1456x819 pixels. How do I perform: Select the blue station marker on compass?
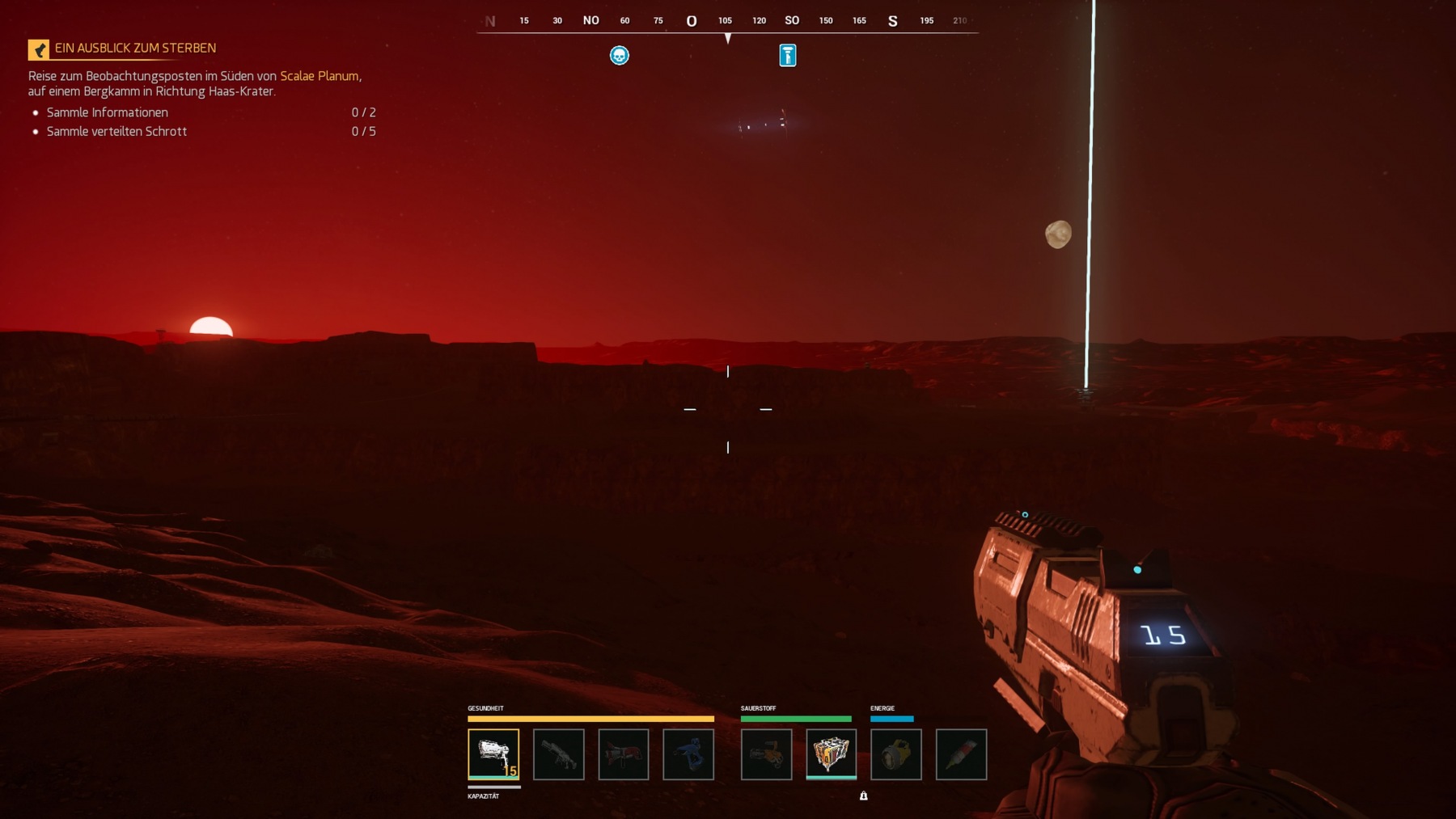coord(788,56)
